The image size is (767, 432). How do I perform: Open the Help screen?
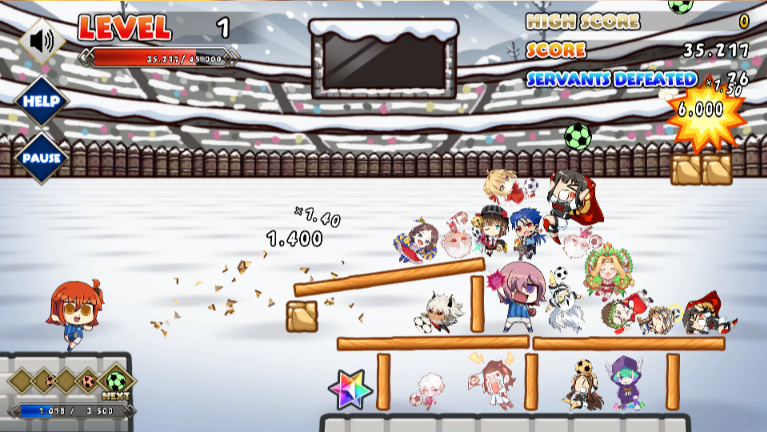41,102
